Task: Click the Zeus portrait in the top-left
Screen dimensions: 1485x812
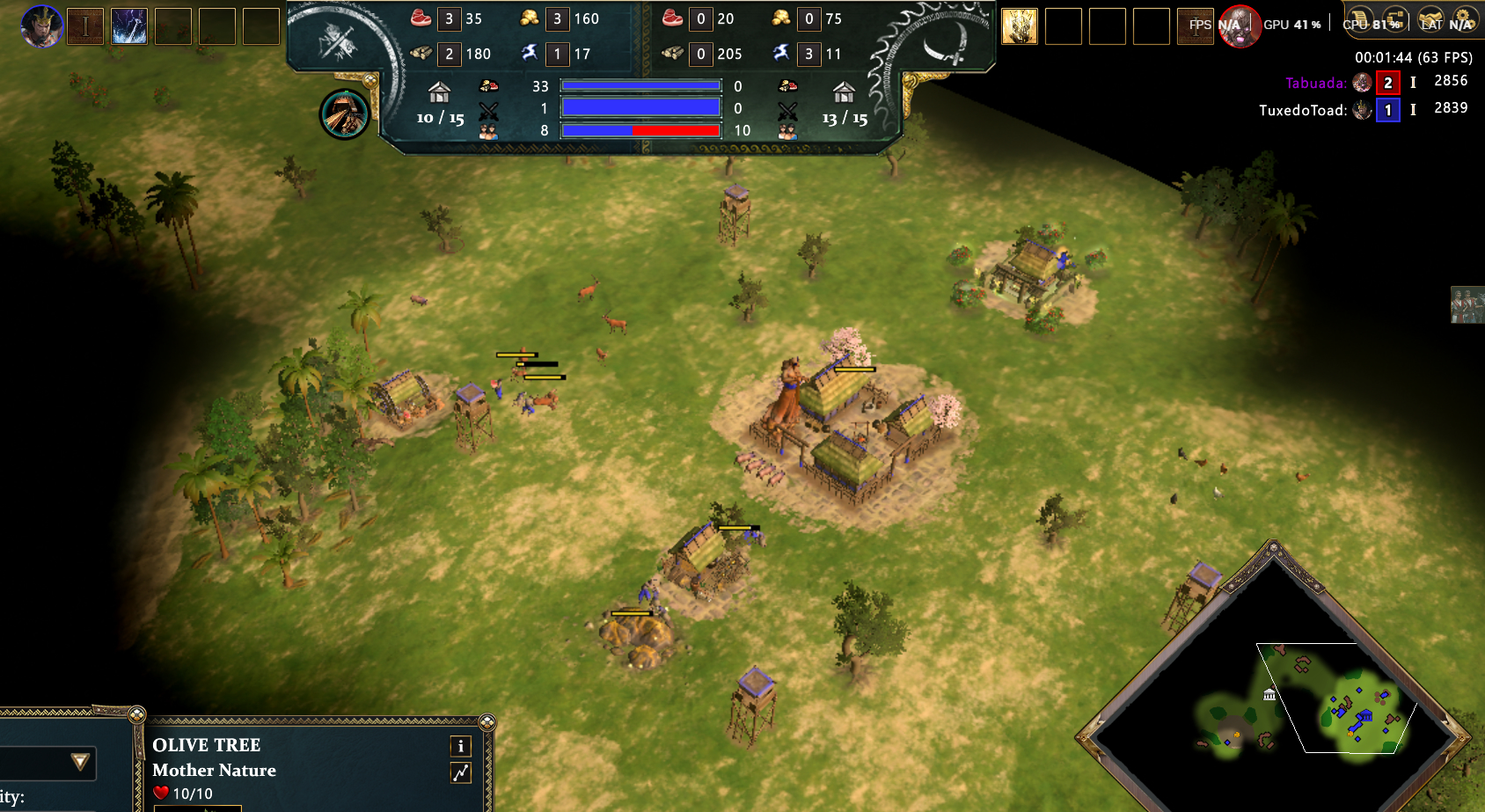Action: tap(41, 26)
